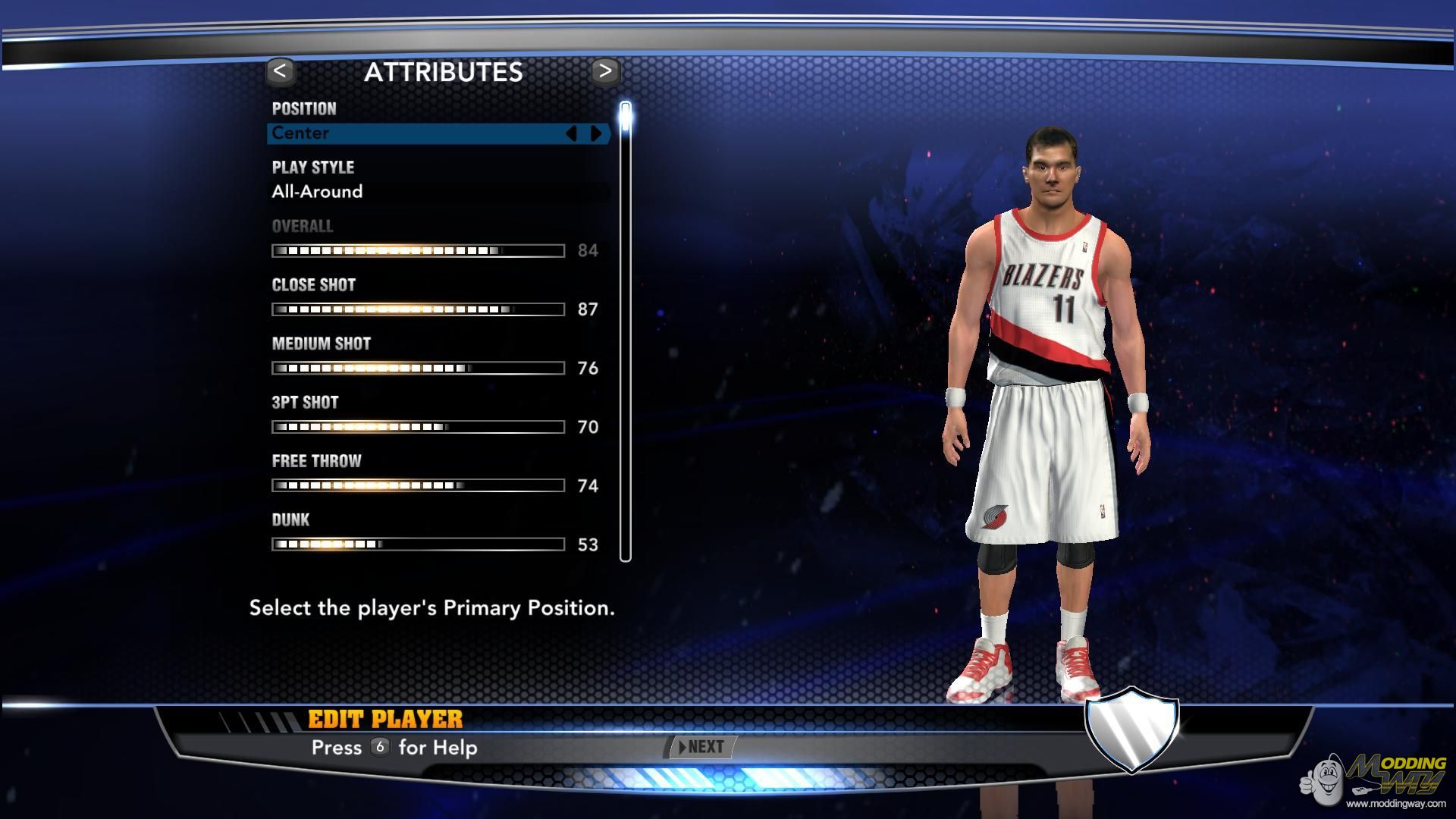Adjust the Free Throw rating bar
Screen dimensions: 1456x819
coord(418,485)
